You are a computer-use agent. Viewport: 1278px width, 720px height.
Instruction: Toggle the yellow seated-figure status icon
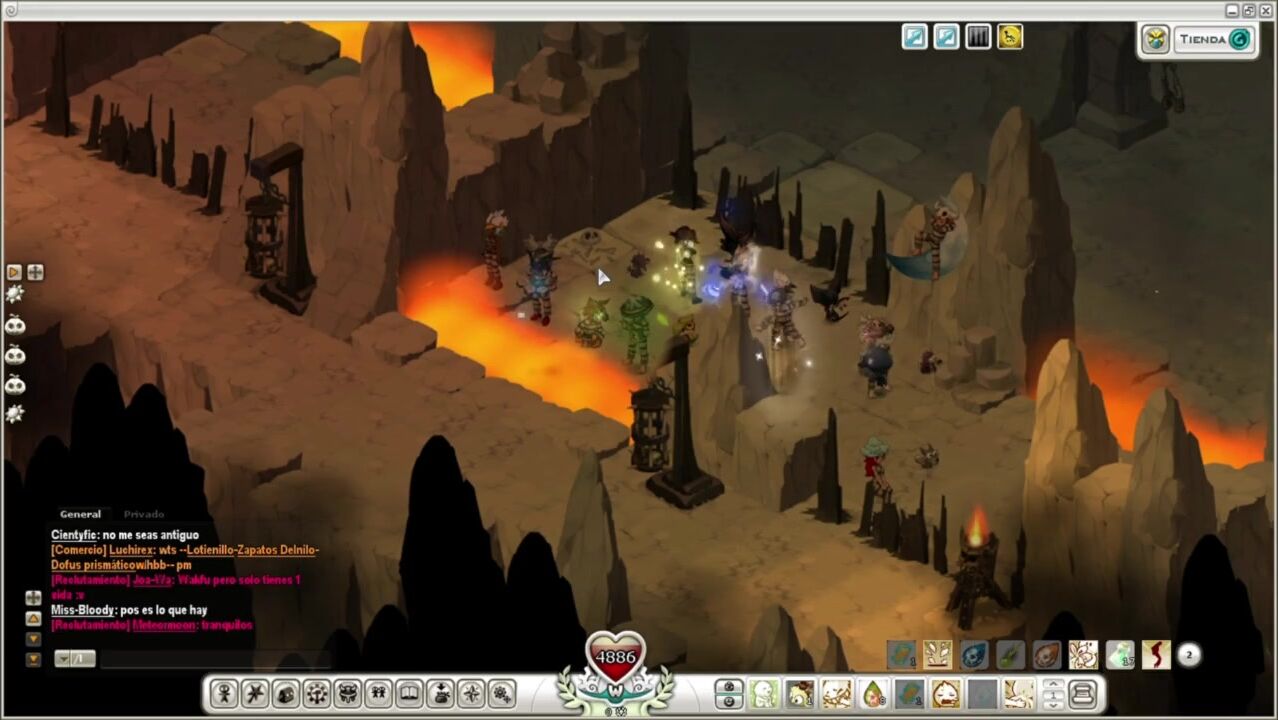click(x=1009, y=38)
